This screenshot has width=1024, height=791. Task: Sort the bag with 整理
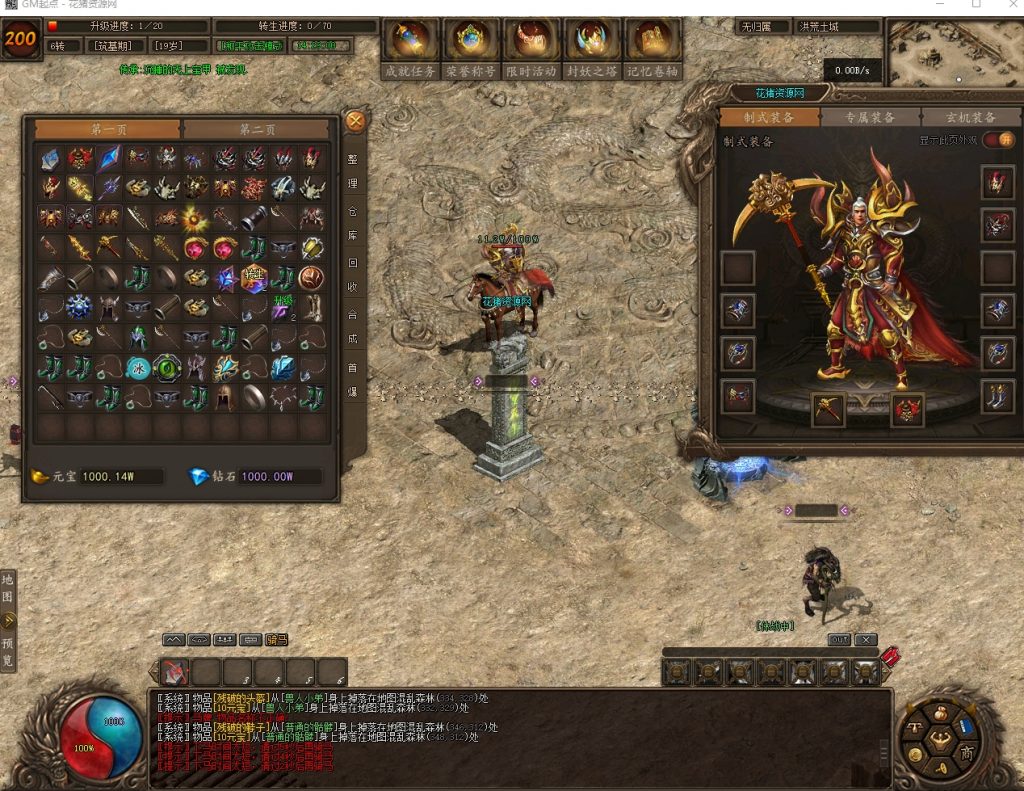352,172
